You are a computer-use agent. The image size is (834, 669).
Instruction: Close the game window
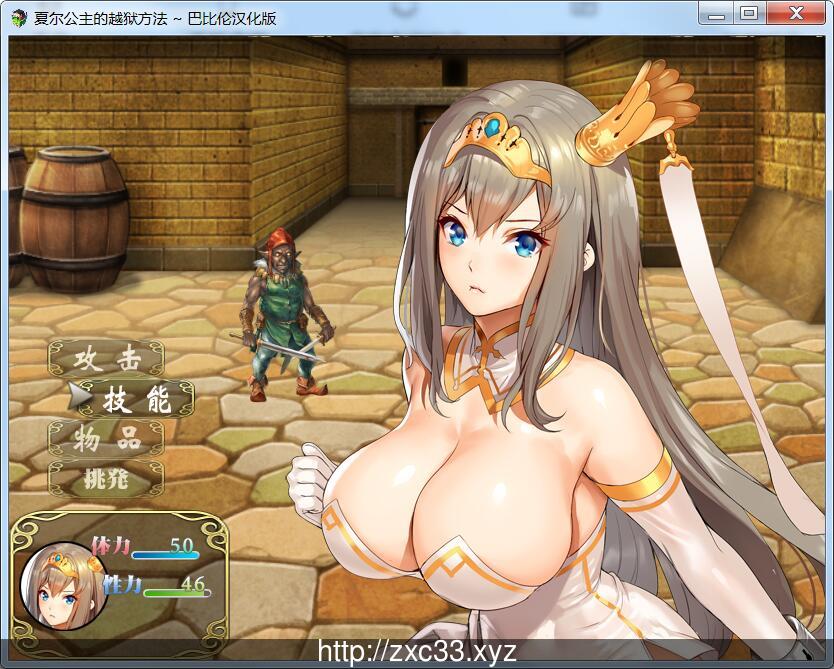[795, 13]
